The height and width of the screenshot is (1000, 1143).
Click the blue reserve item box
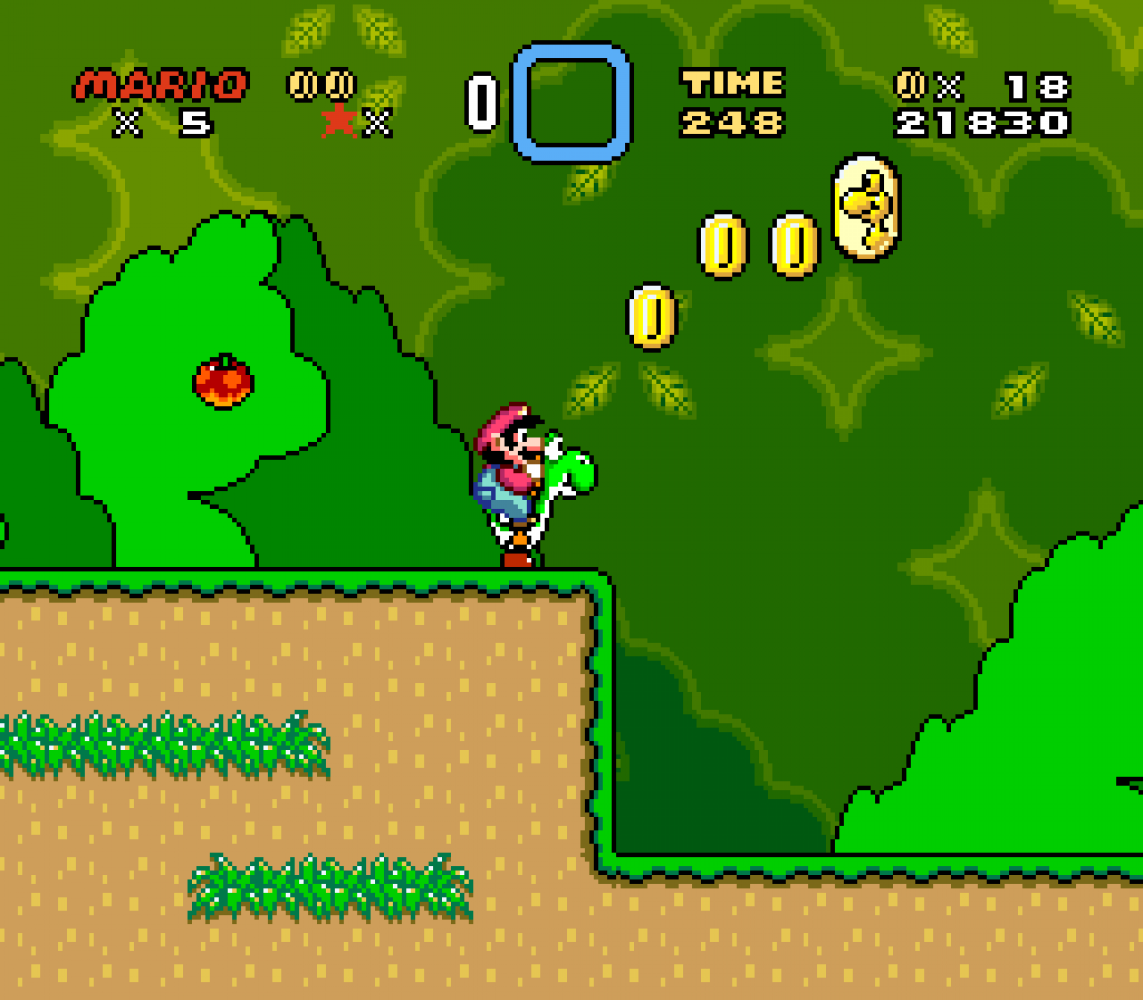point(571,102)
